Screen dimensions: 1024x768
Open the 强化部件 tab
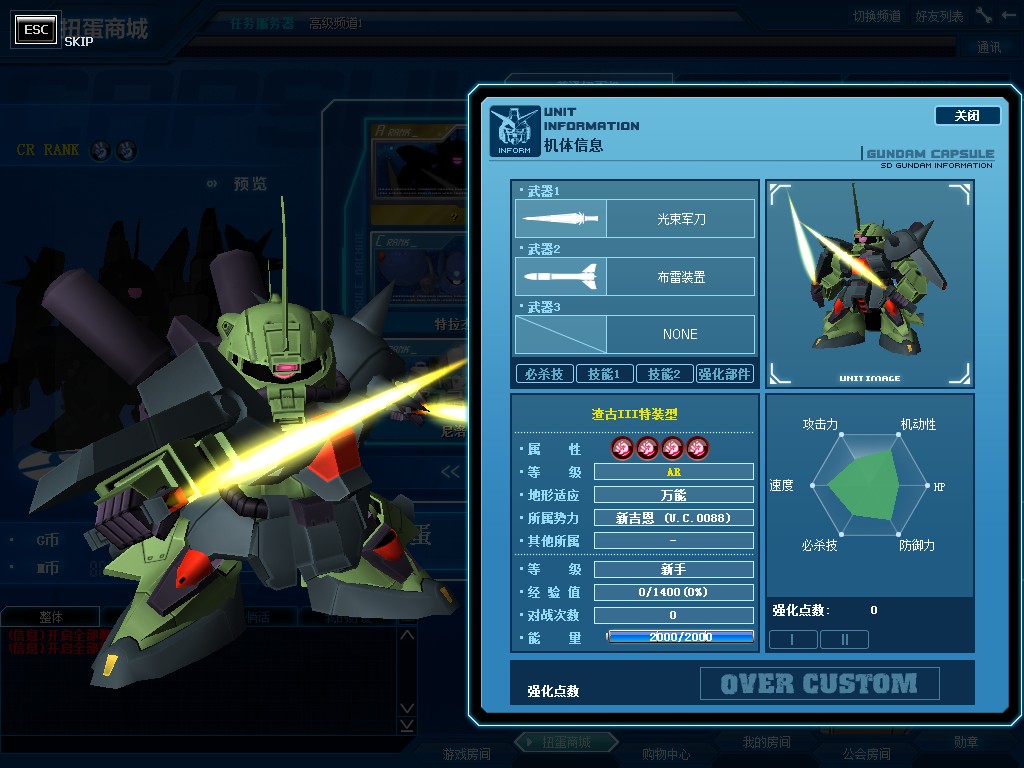[x=725, y=374]
